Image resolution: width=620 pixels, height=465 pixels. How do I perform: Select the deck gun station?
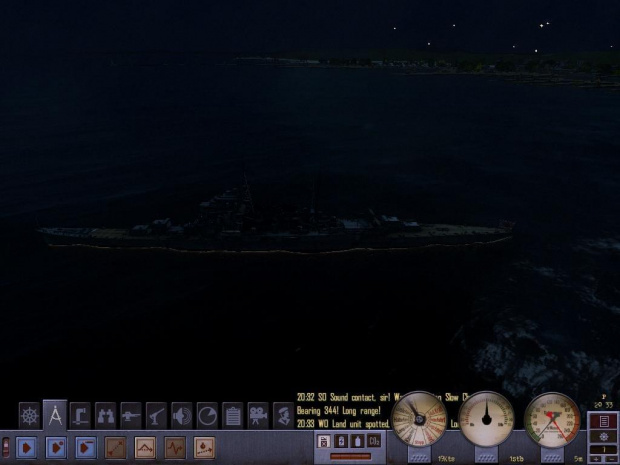coord(131,415)
